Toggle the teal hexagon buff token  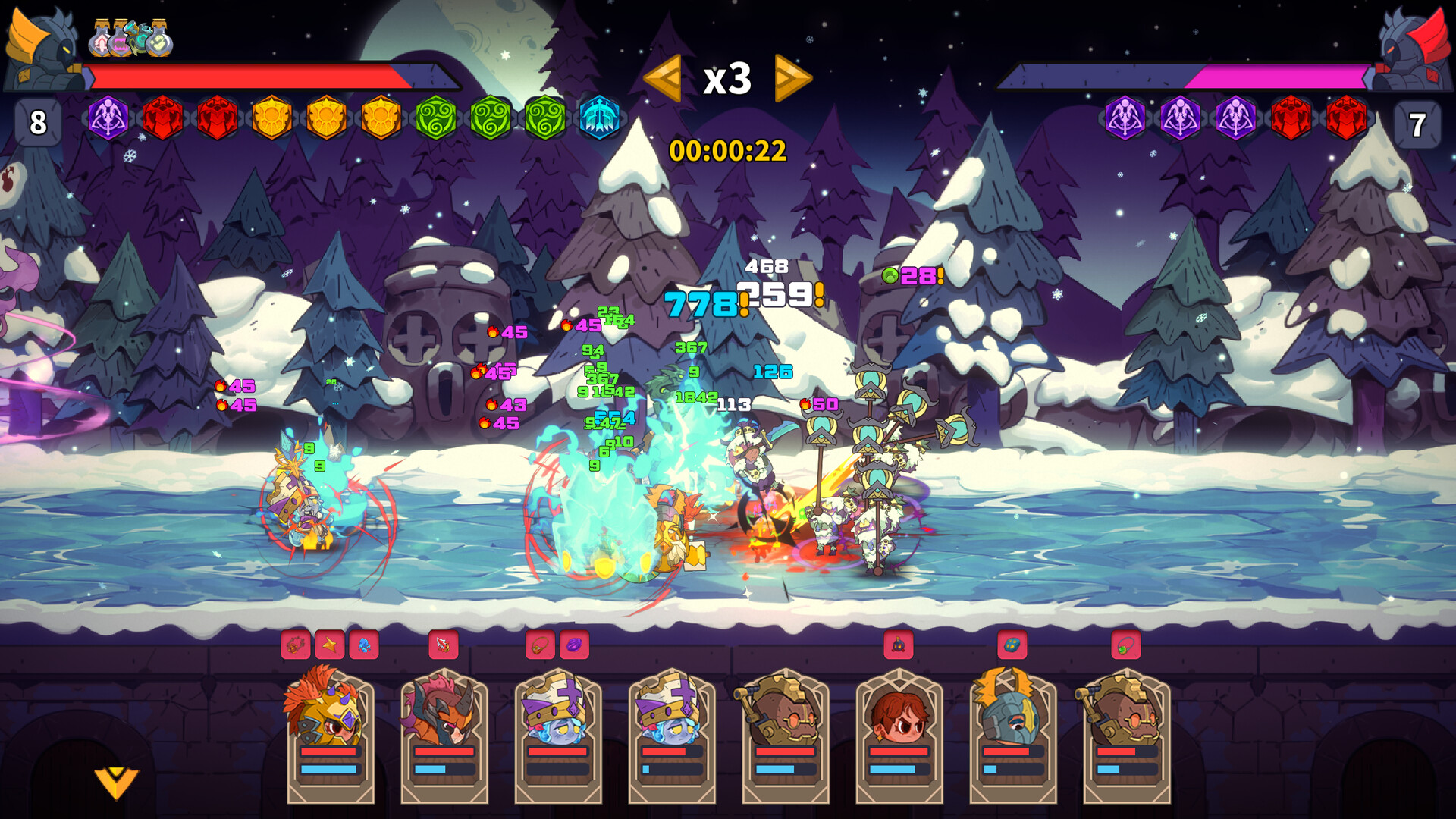pyautogui.click(x=598, y=115)
